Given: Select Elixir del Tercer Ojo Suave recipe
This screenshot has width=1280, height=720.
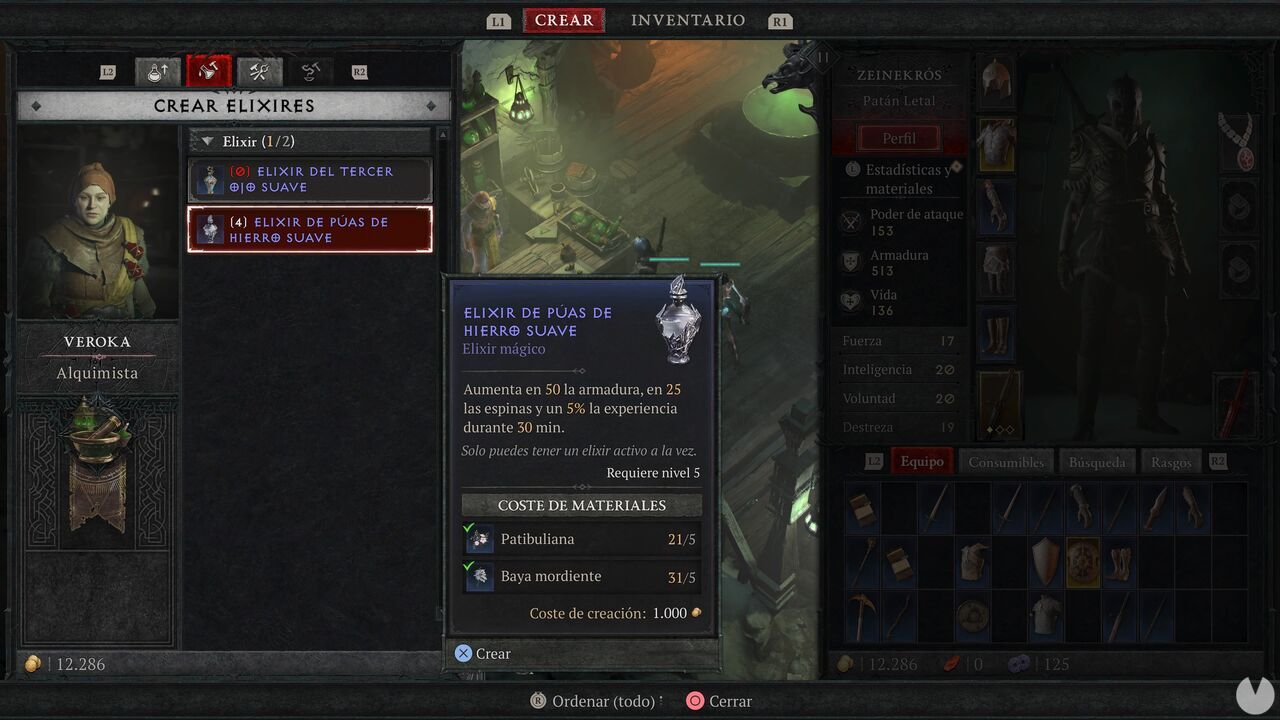Looking at the screenshot, I should pyautogui.click(x=310, y=180).
